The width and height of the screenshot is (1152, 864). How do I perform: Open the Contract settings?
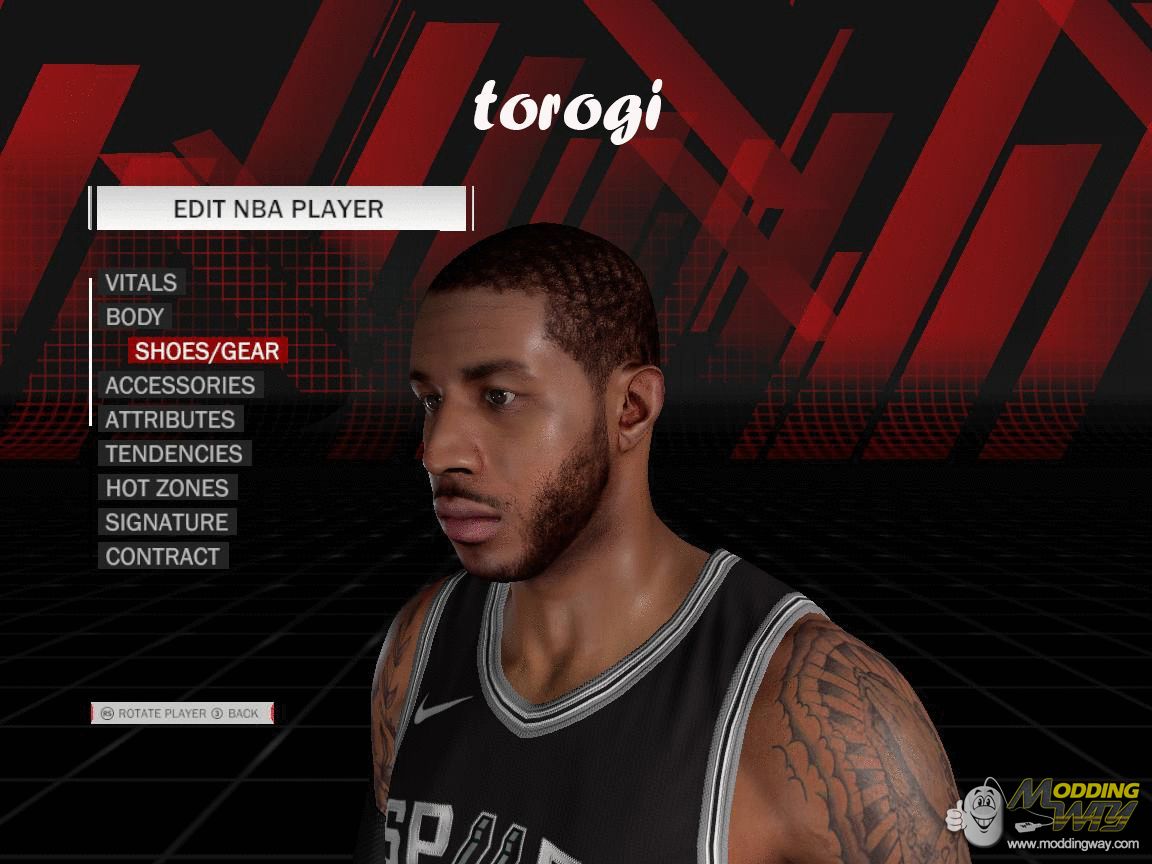click(162, 557)
